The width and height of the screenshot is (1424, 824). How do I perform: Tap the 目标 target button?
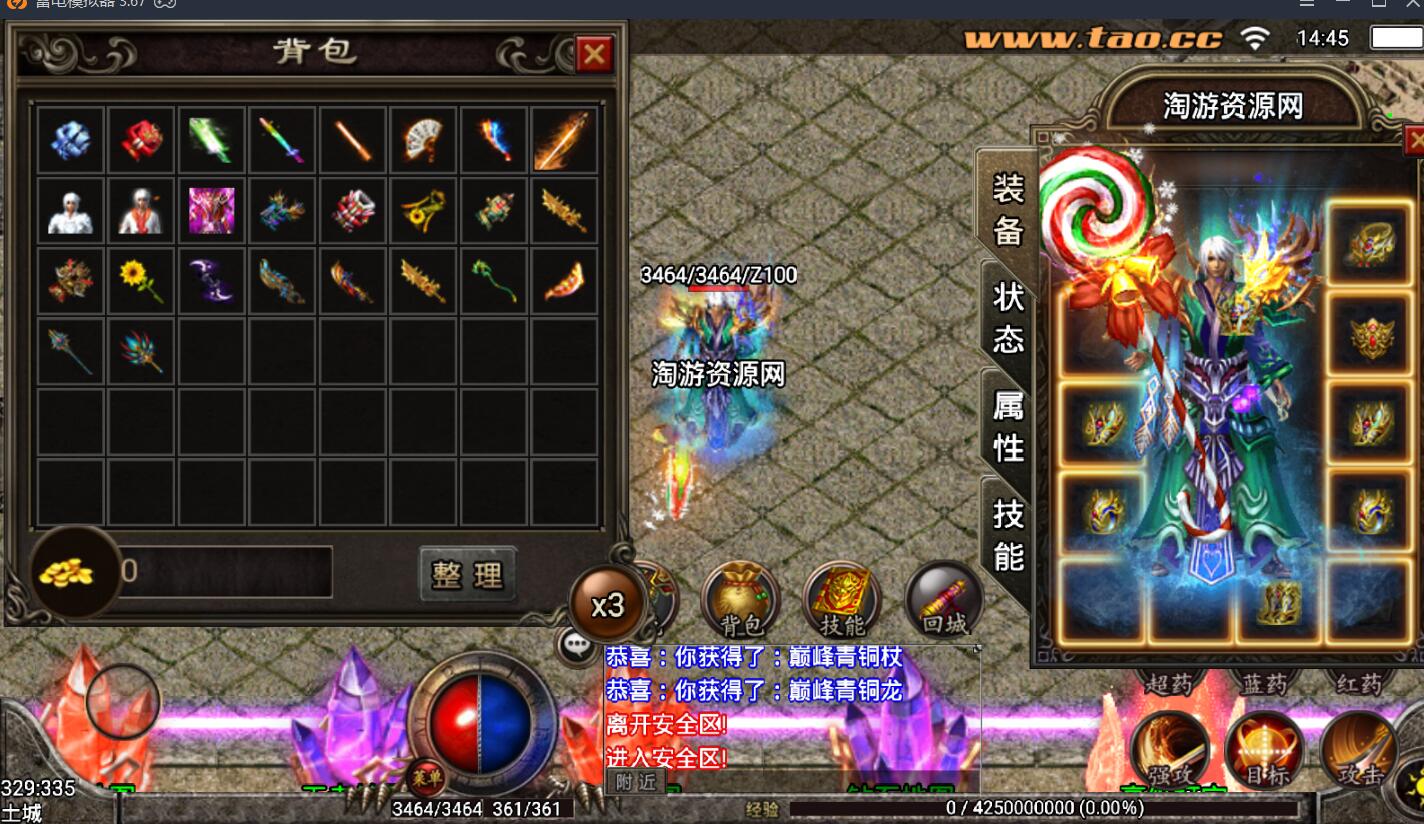click(1265, 750)
